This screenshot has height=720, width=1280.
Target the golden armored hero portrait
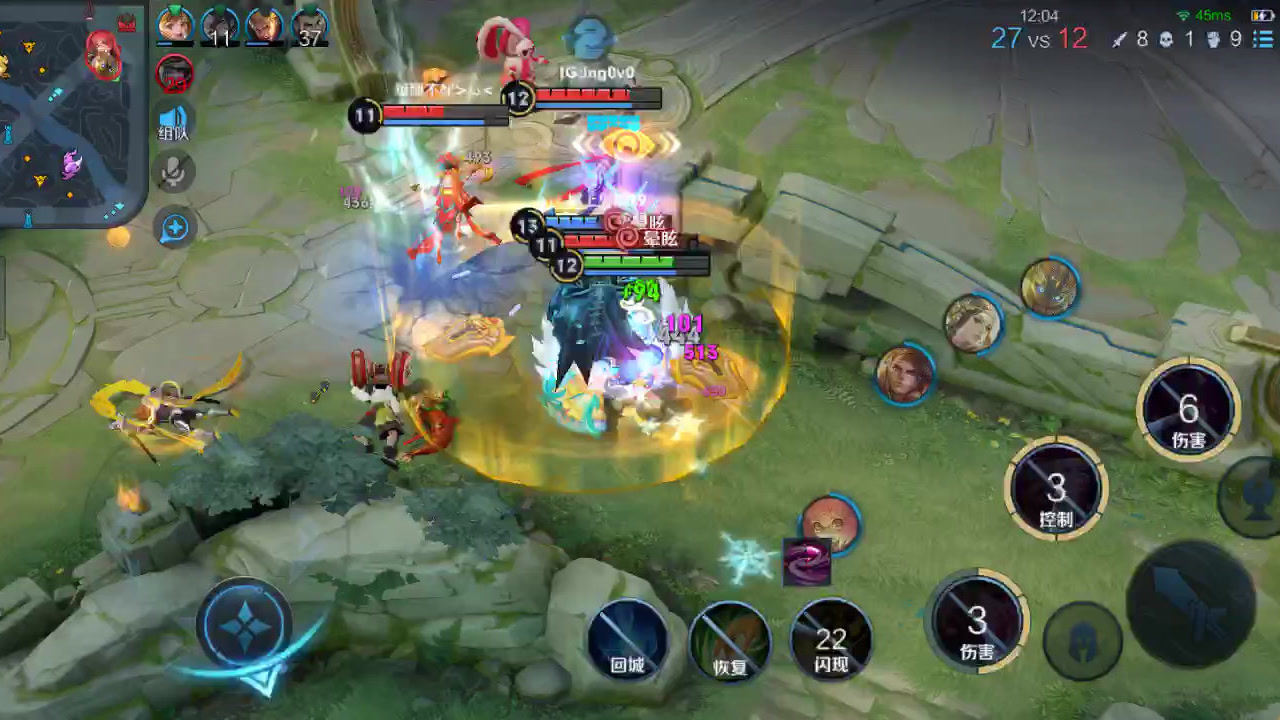[x=1049, y=287]
